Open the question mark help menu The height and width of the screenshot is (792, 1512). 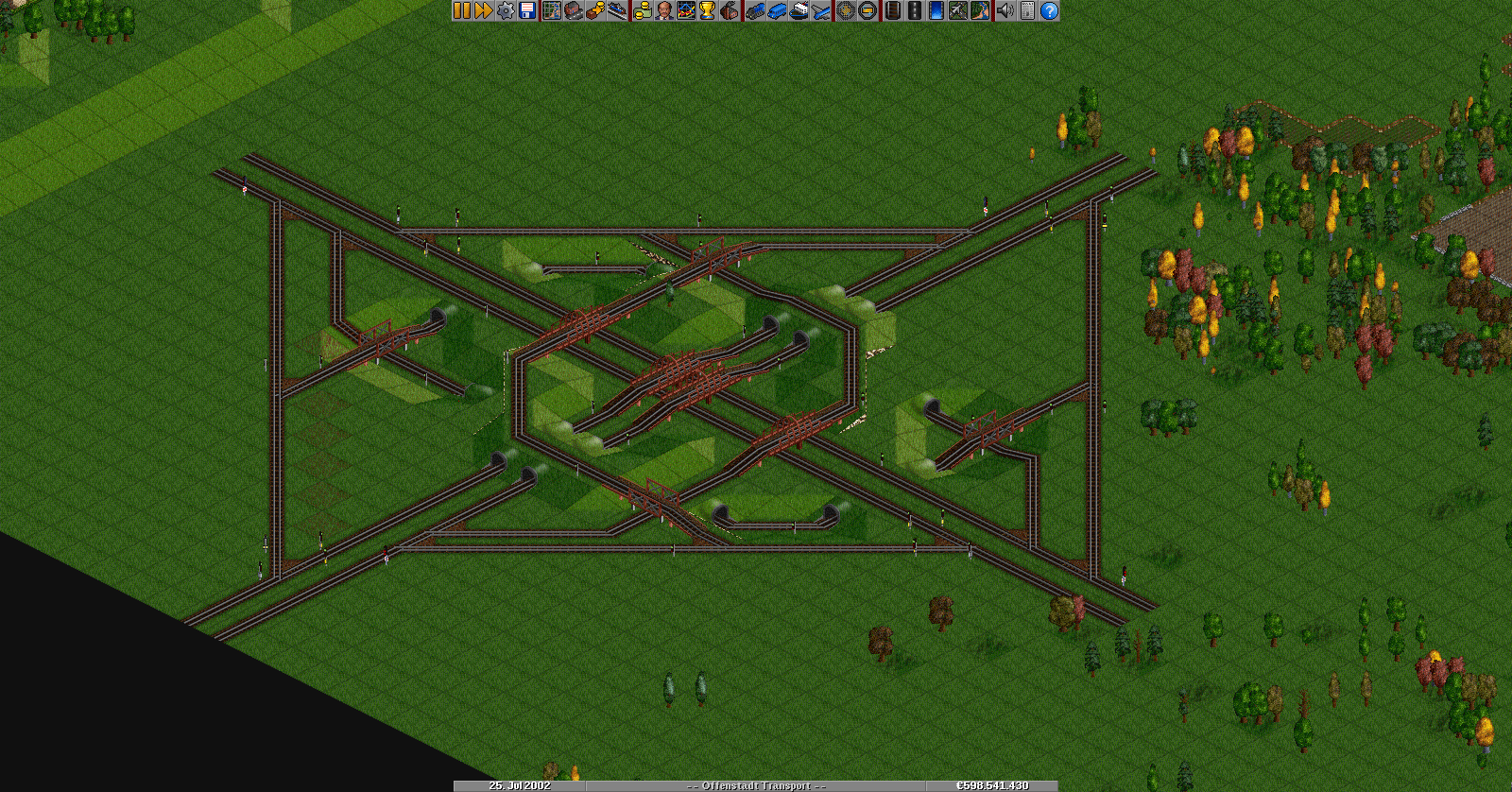1048,10
